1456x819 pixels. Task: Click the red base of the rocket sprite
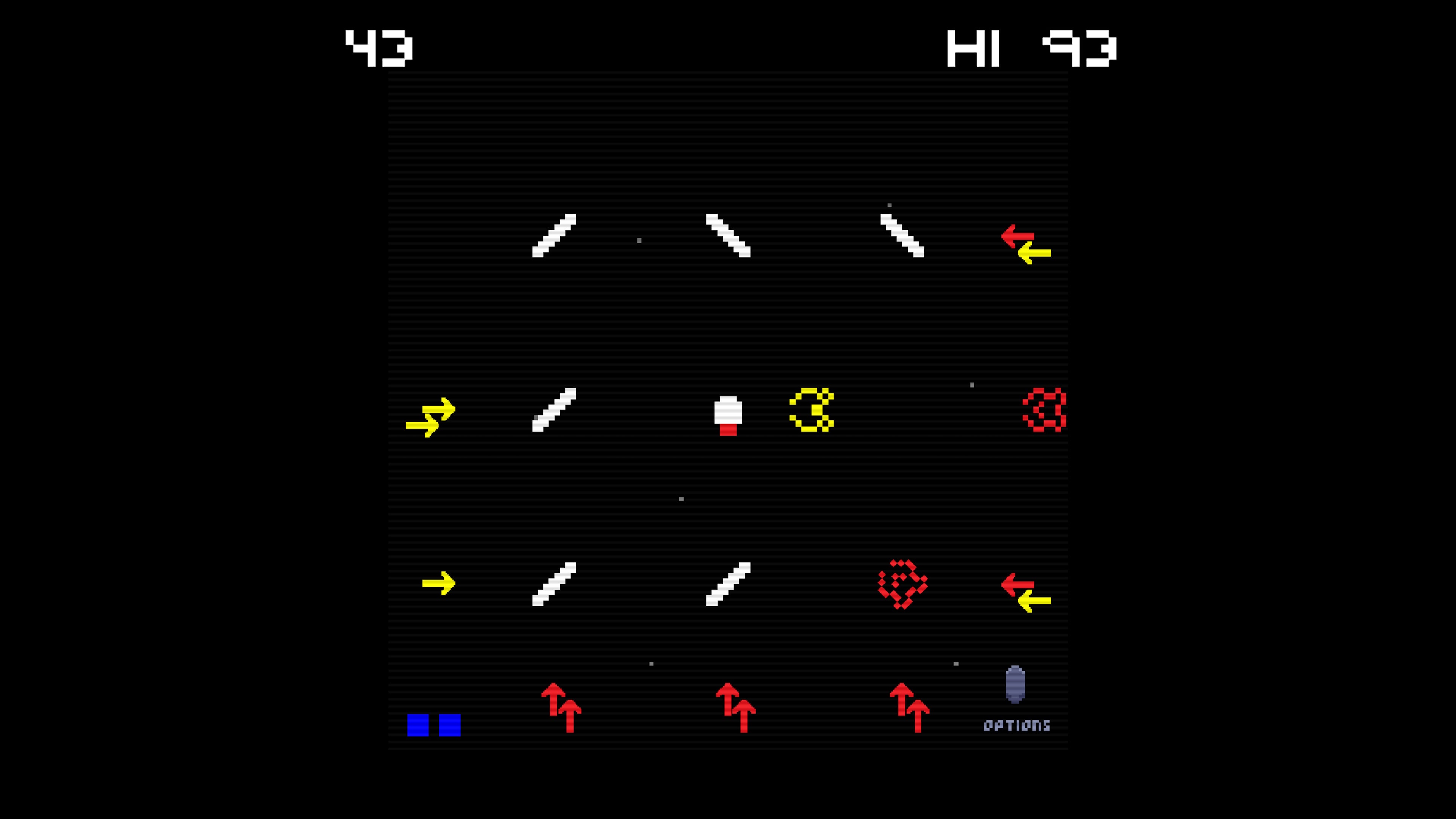(x=728, y=430)
